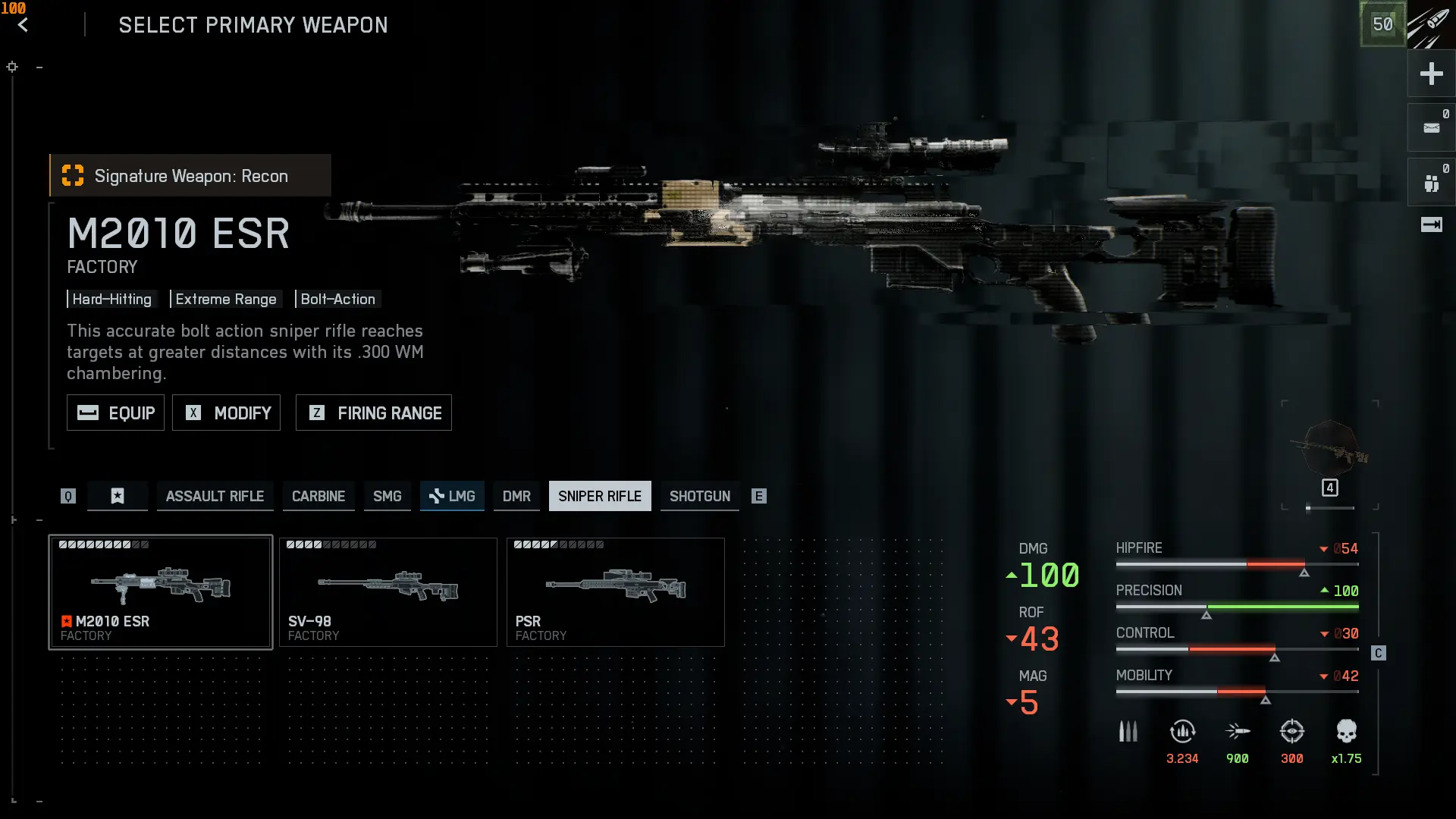
Task: Switch to the Assault Rifle tab
Action: click(215, 496)
